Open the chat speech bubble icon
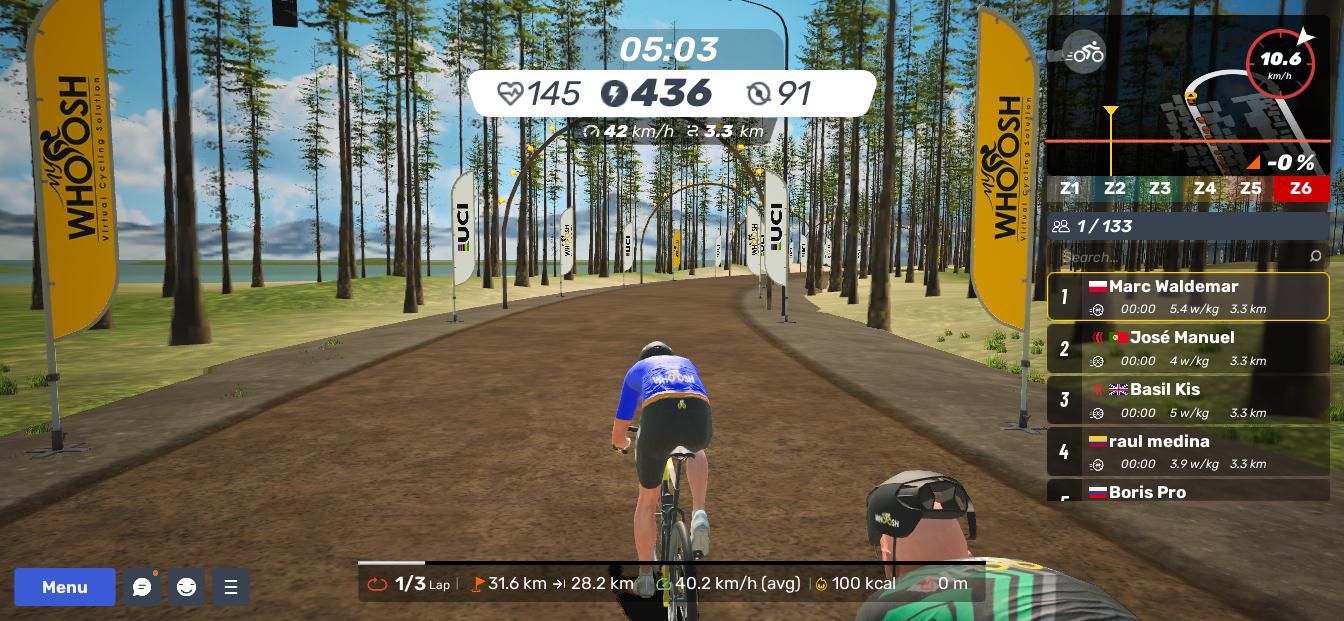1344x621 pixels. point(142,587)
